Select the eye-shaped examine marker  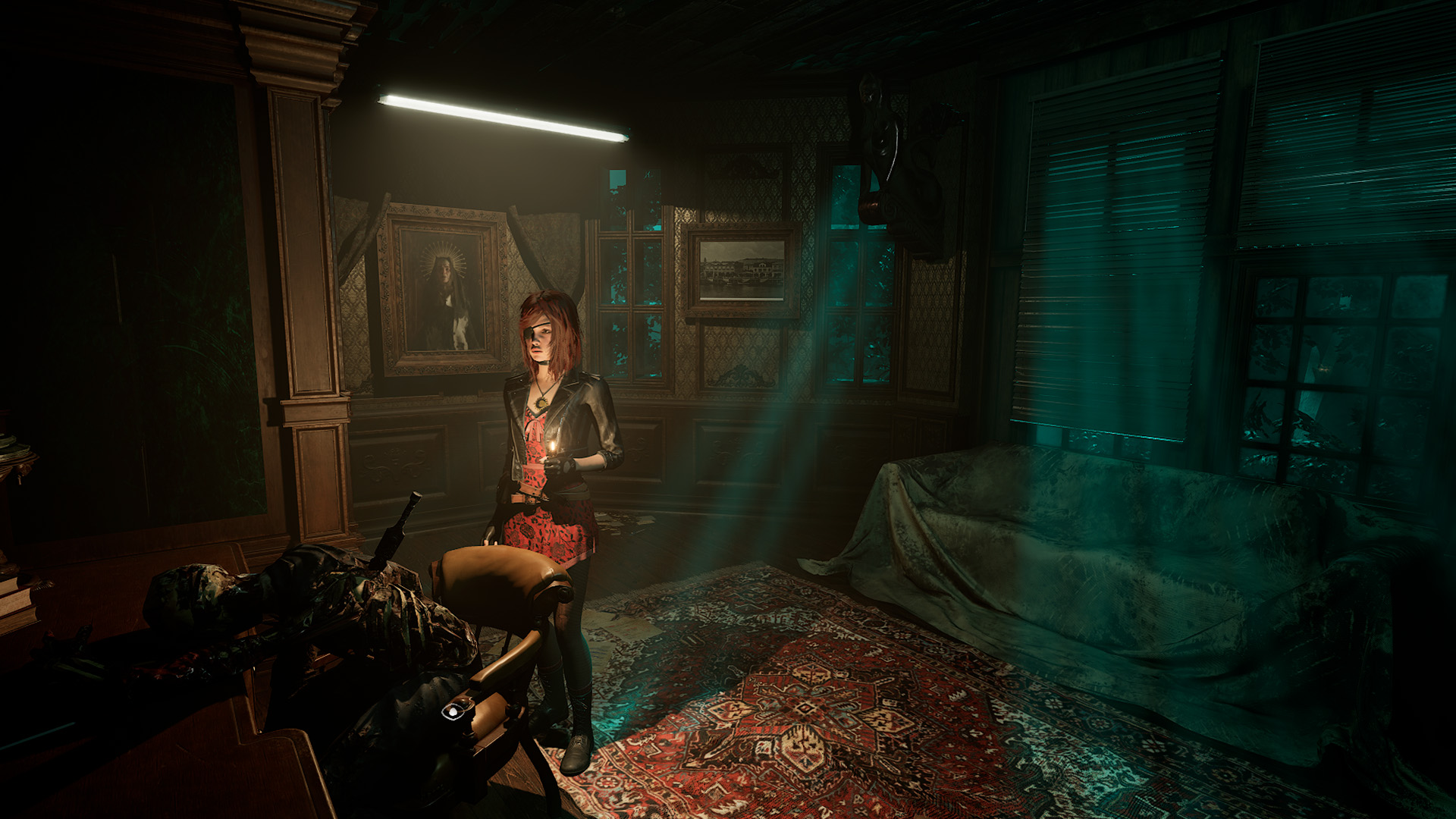(x=453, y=711)
